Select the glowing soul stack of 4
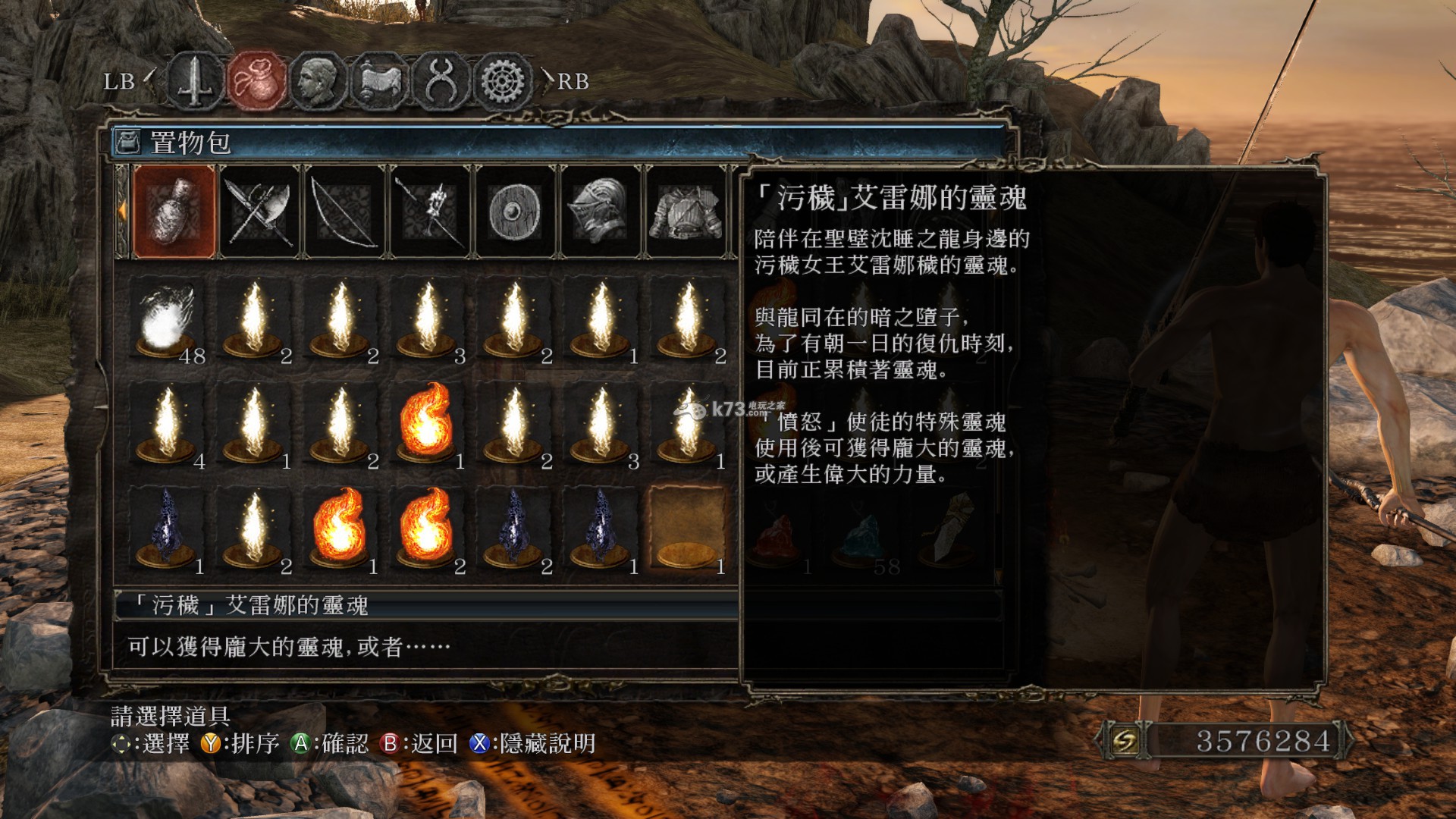Screen dimensions: 1456x819 167,425
